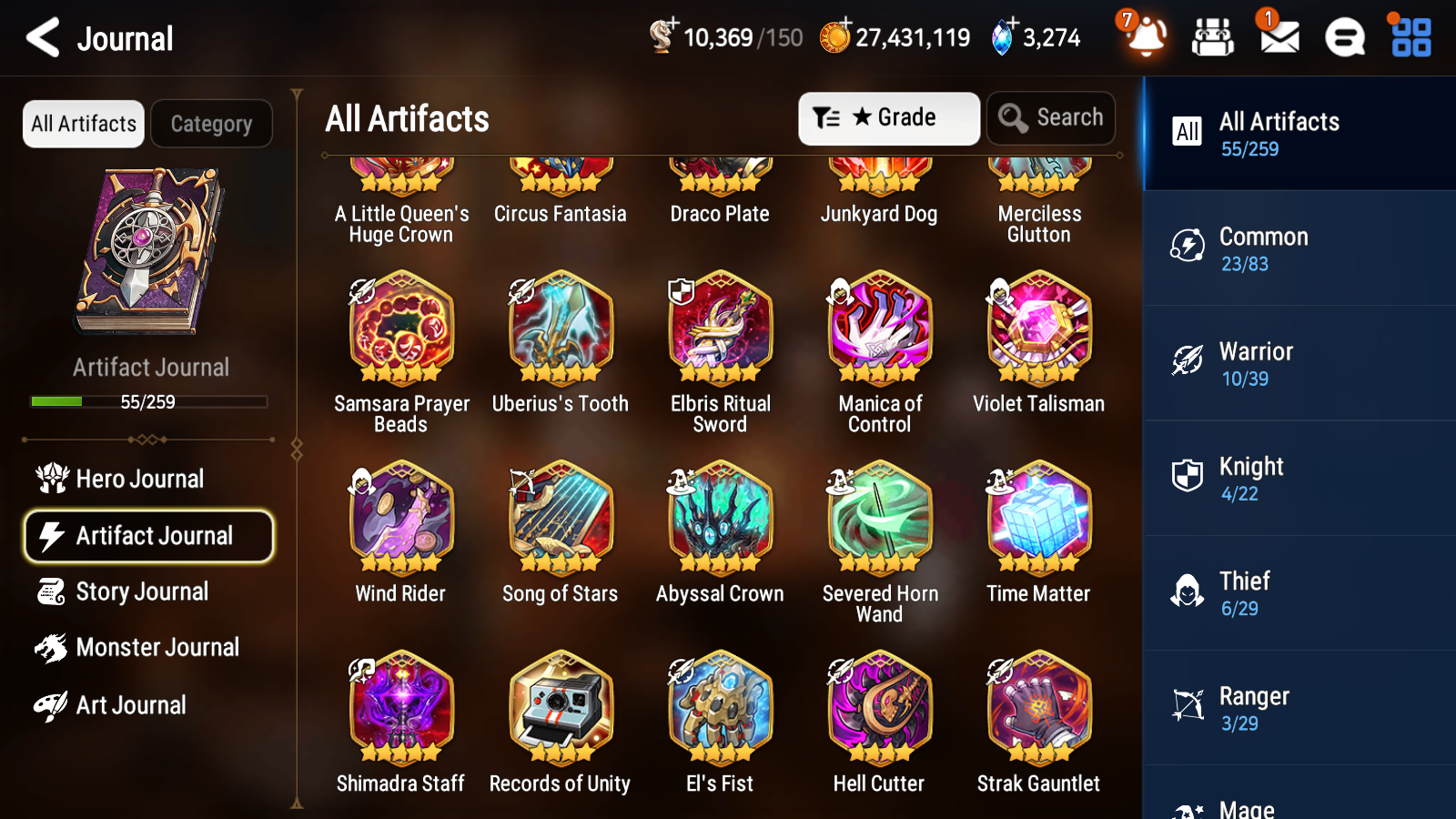Click the Monster Journal dragon icon
1456x819 pixels.
tap(52, 647)
